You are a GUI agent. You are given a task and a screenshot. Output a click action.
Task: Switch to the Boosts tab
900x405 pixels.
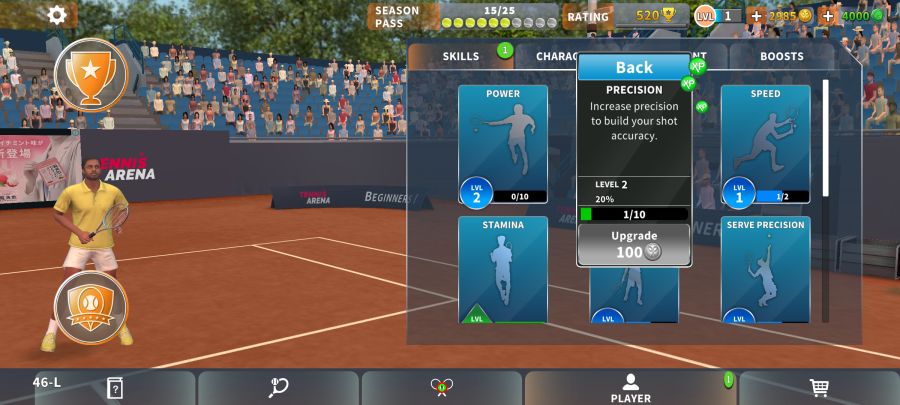point(781,56)
